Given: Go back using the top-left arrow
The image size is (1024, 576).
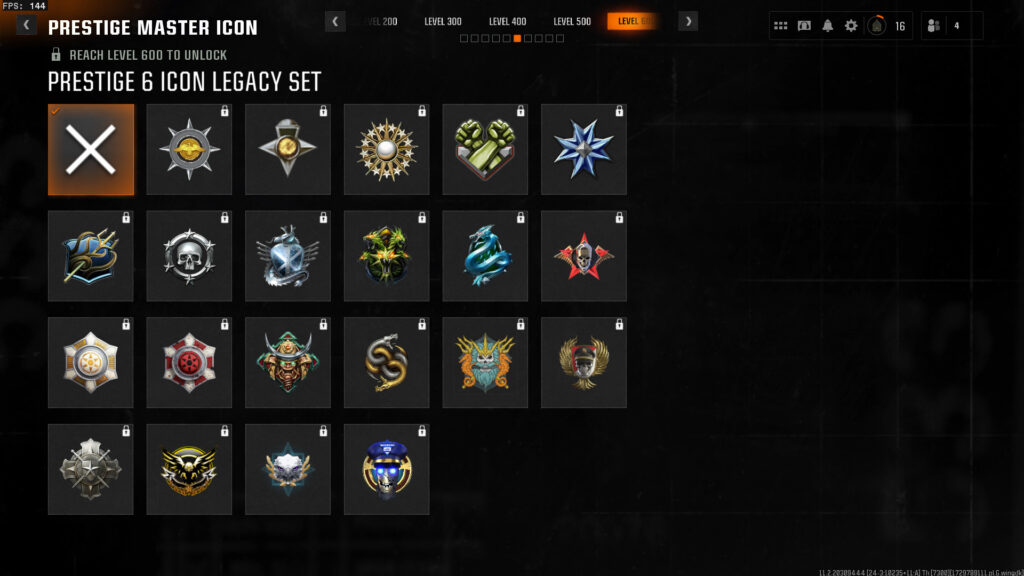Looking at the screenshot, I should point(25,25).
